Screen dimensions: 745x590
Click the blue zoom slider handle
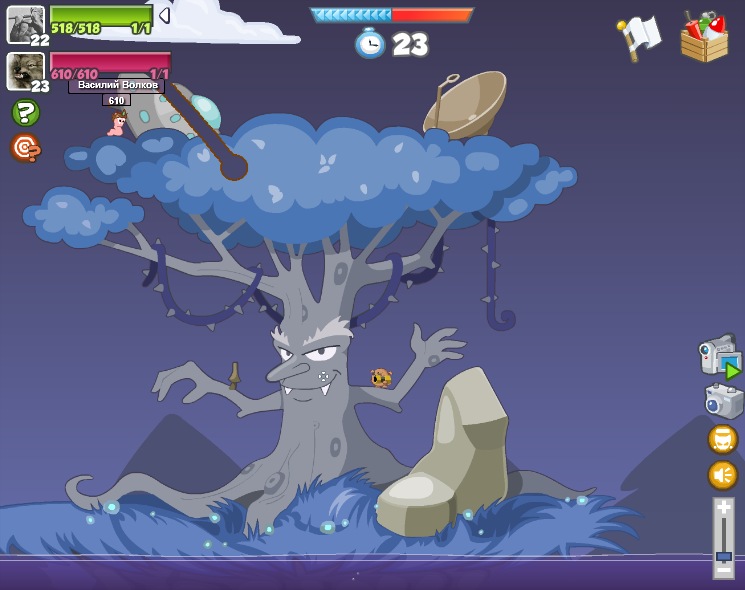(723, 556)
